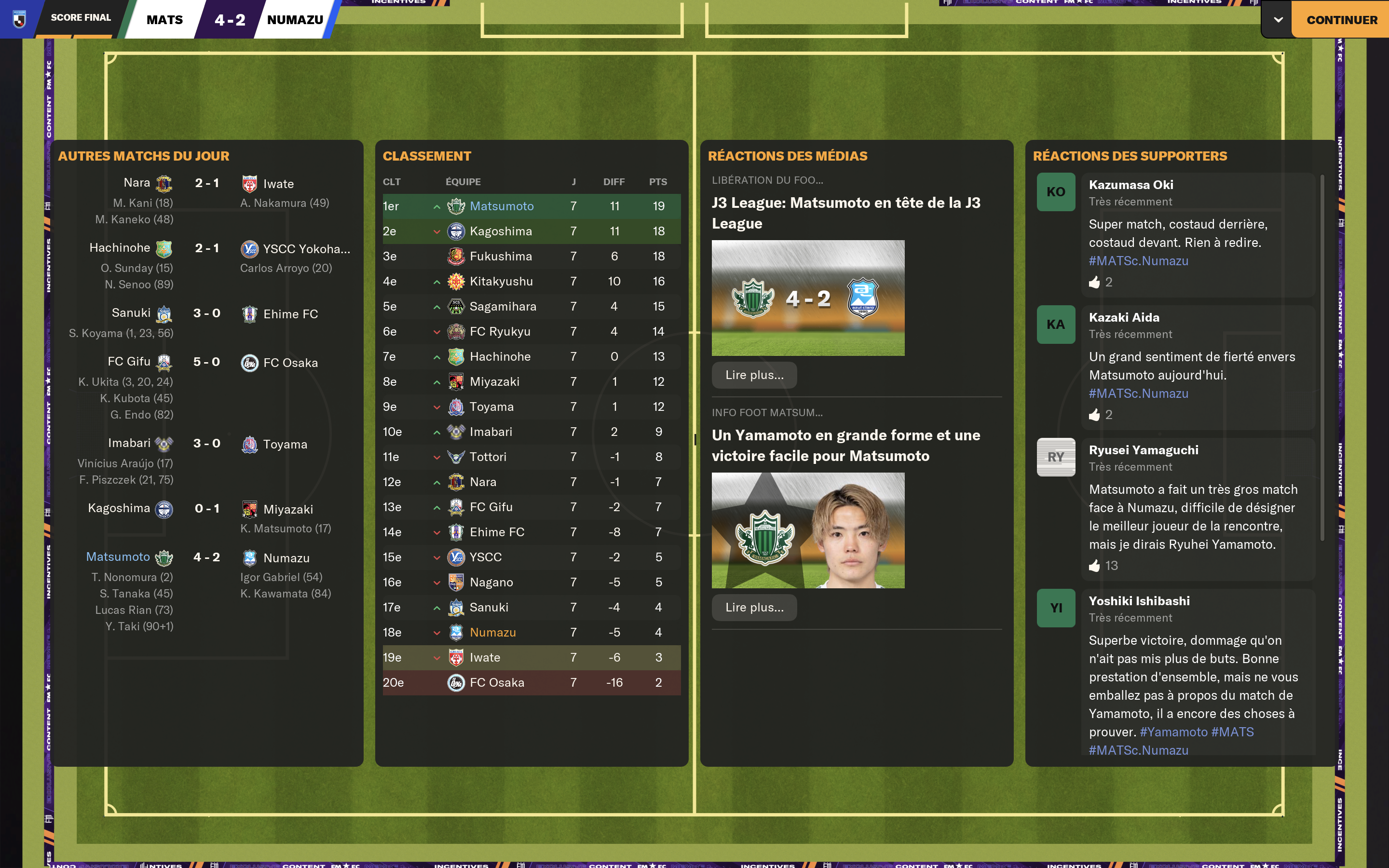Click the CONTINUER button
1389x868 pixels.
(1341, 20)
